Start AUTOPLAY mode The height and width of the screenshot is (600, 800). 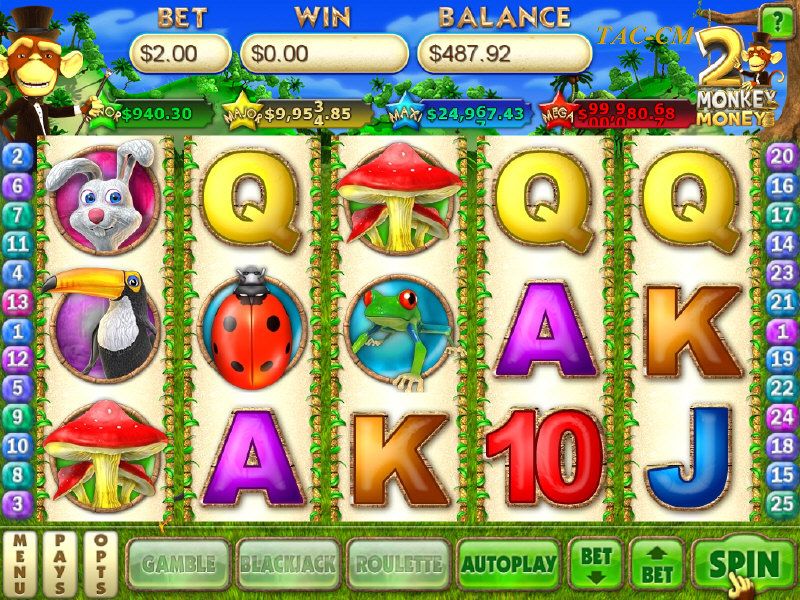[508, 564]
